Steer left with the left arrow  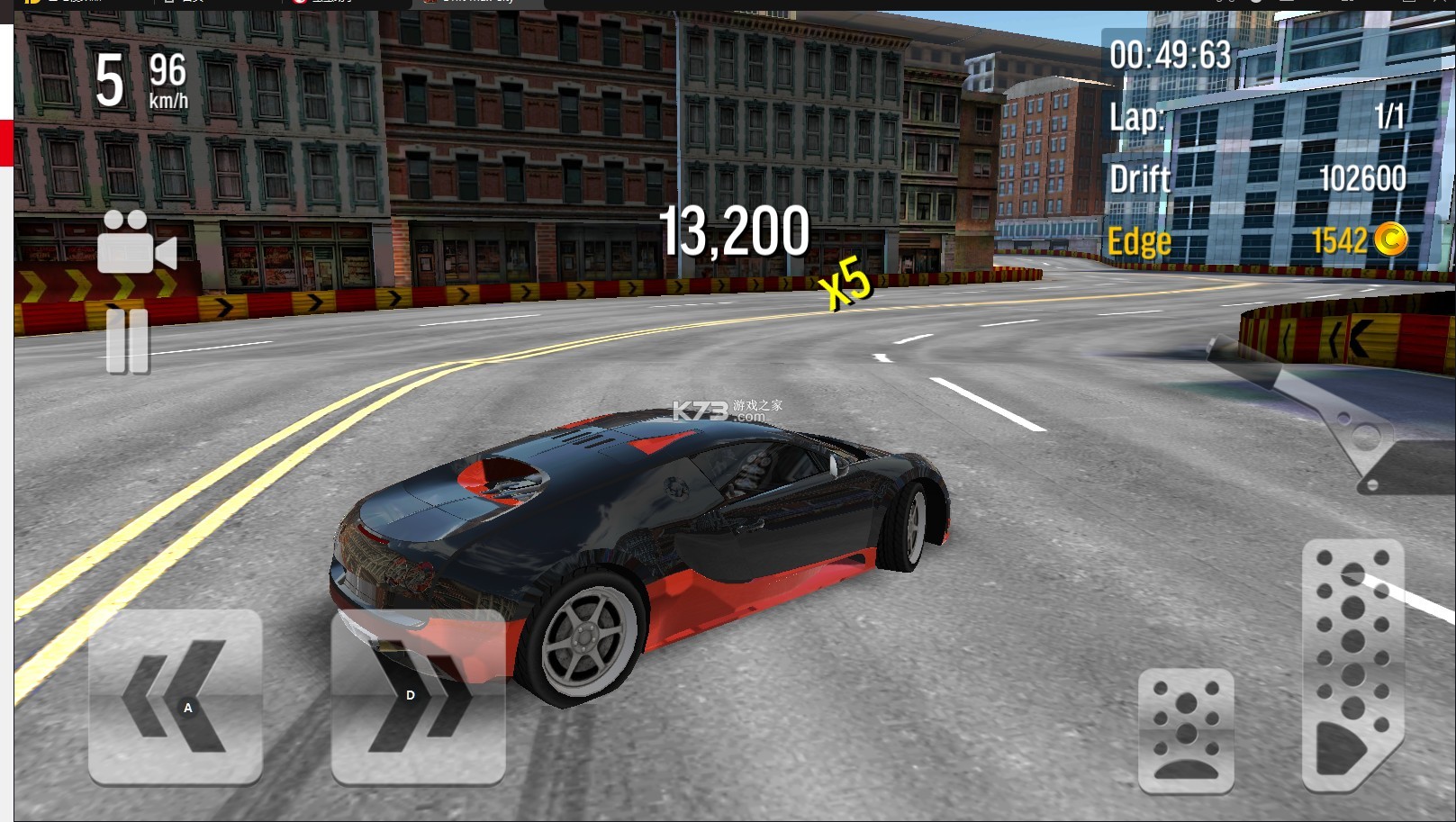click(x=176, y=696)
